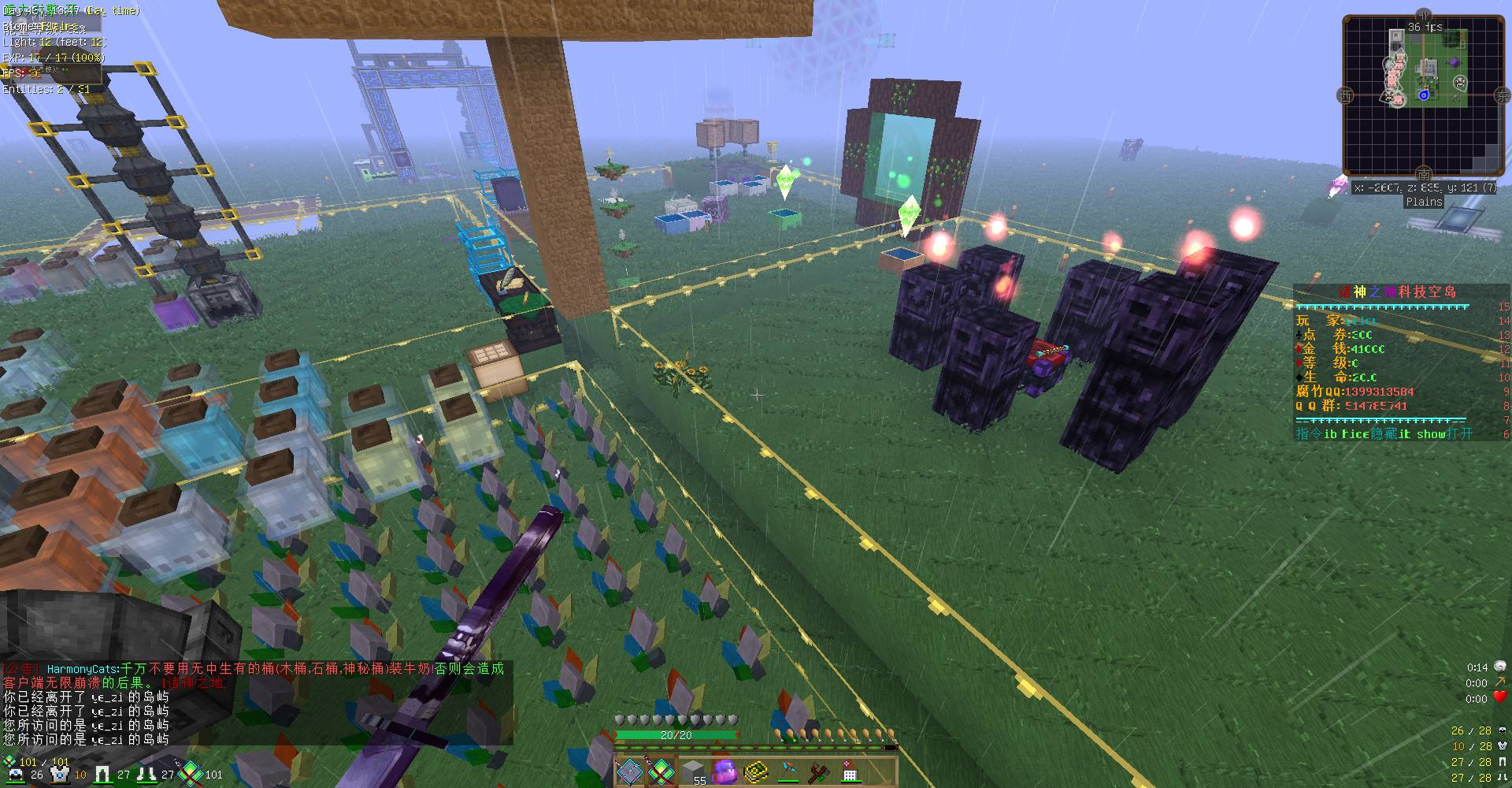The image size is (1512, 788).
Task: Select the green diamond item hotbar slot
Action: (x=661, y=771)
